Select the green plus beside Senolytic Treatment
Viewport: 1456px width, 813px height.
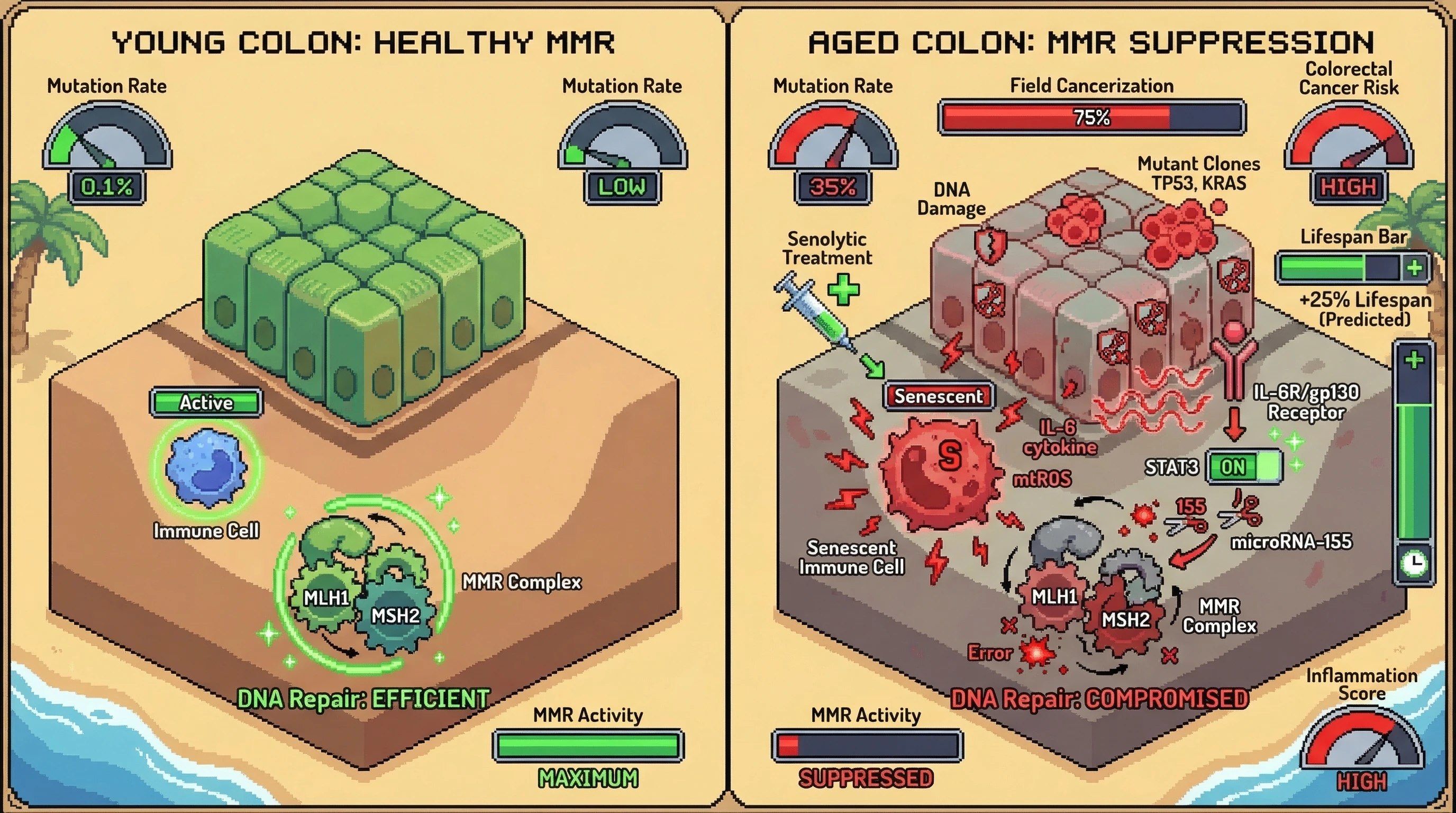tap(843, 290)
